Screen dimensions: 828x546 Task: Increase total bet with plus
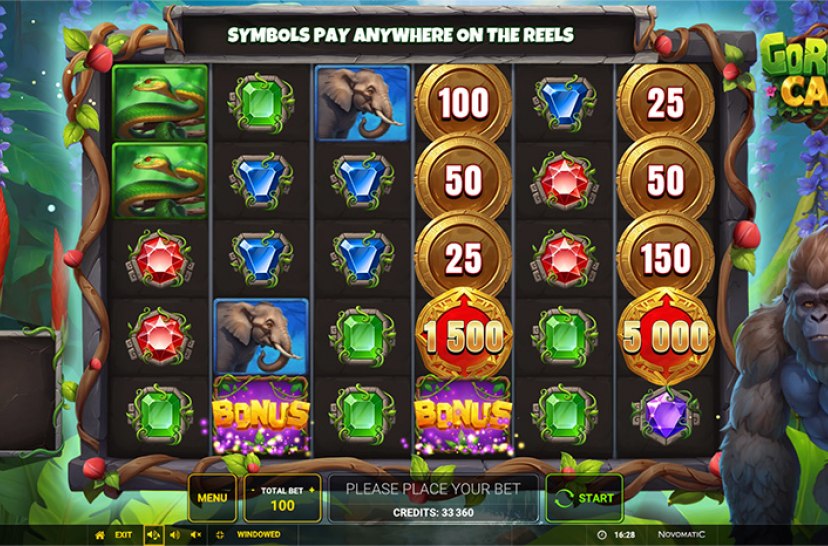pos(310,489)
